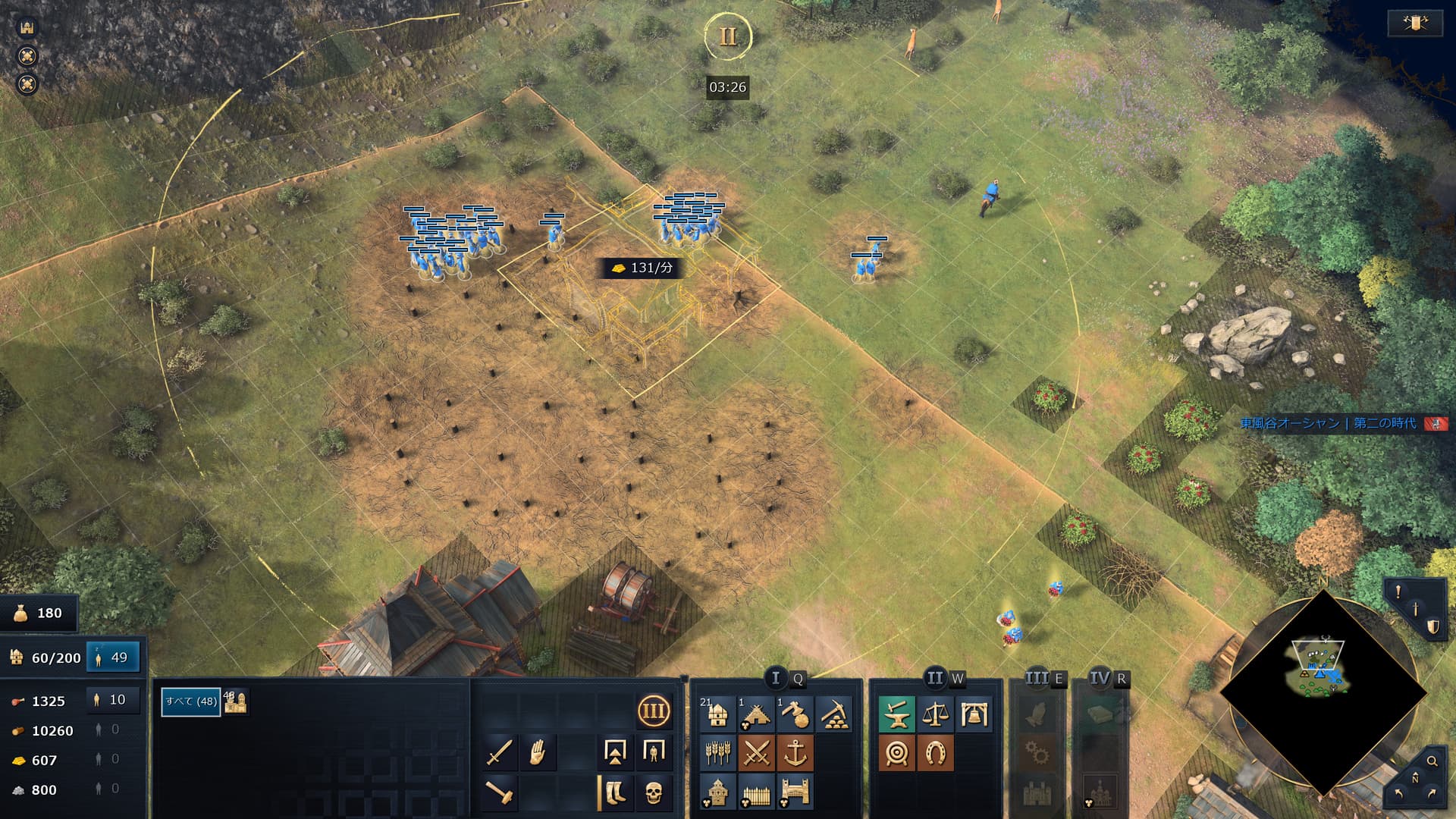The image size is (1456, 819).
Task: Choose the lumber camp axe icon
Action: (x=795, y=714)
